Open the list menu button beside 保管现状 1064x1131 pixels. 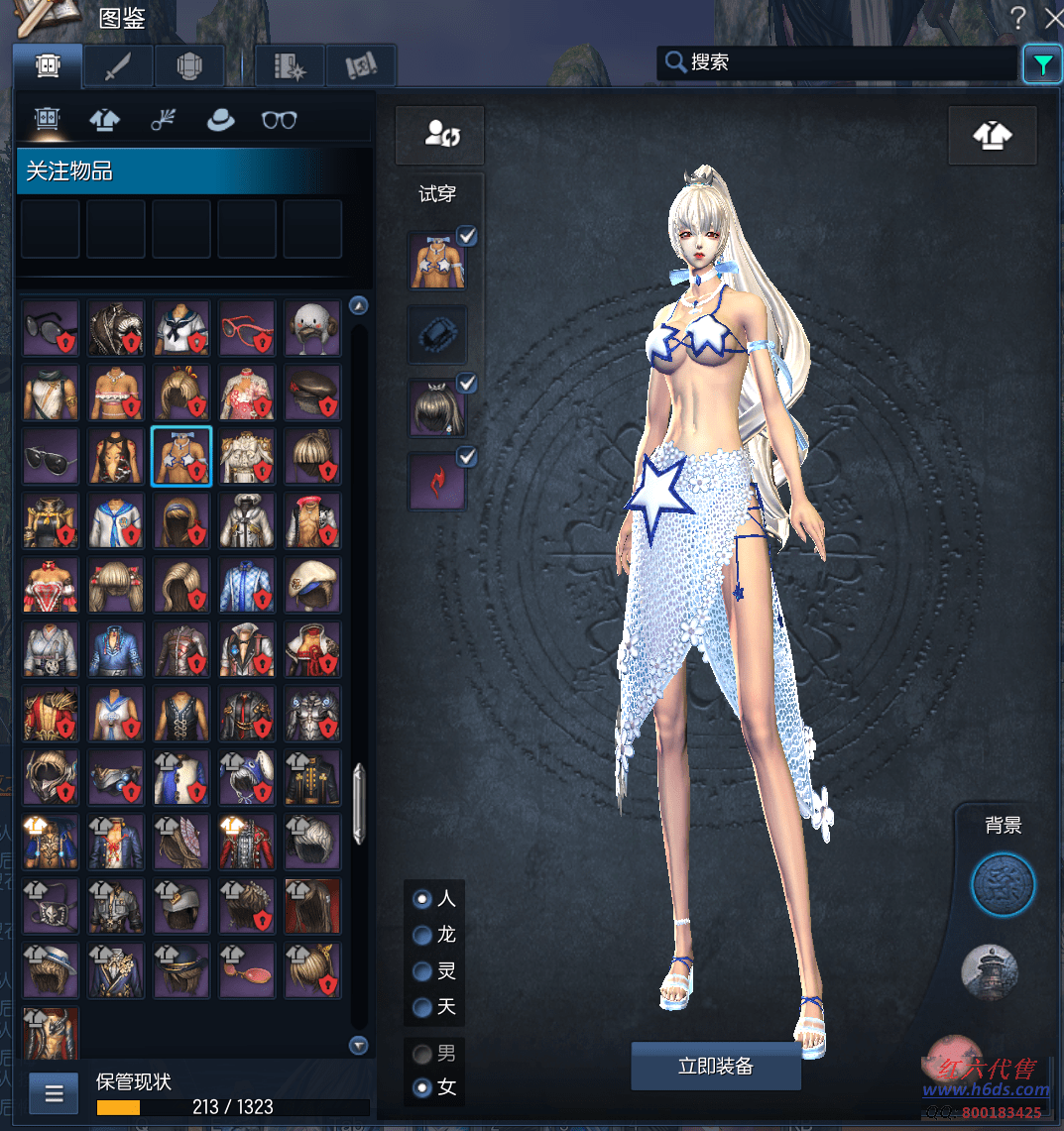tap(54, 1094)
